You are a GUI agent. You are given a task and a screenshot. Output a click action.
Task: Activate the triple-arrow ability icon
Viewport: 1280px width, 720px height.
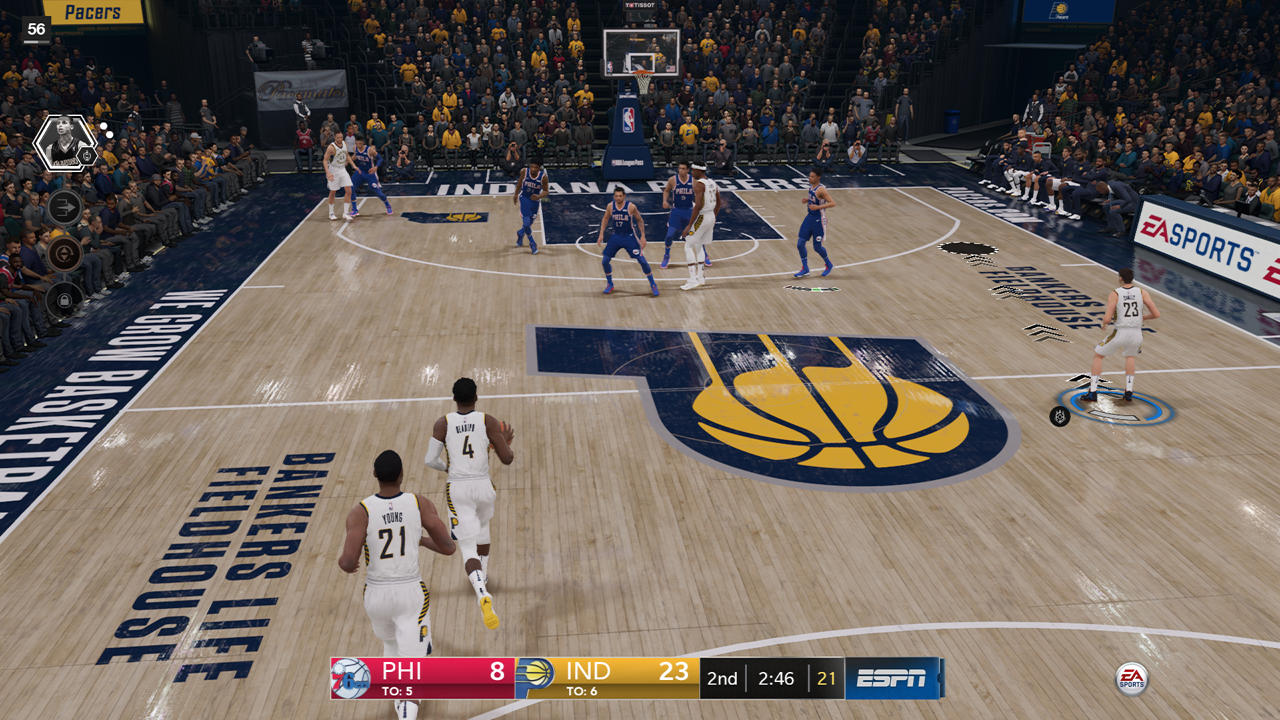[x=64, y=208]
